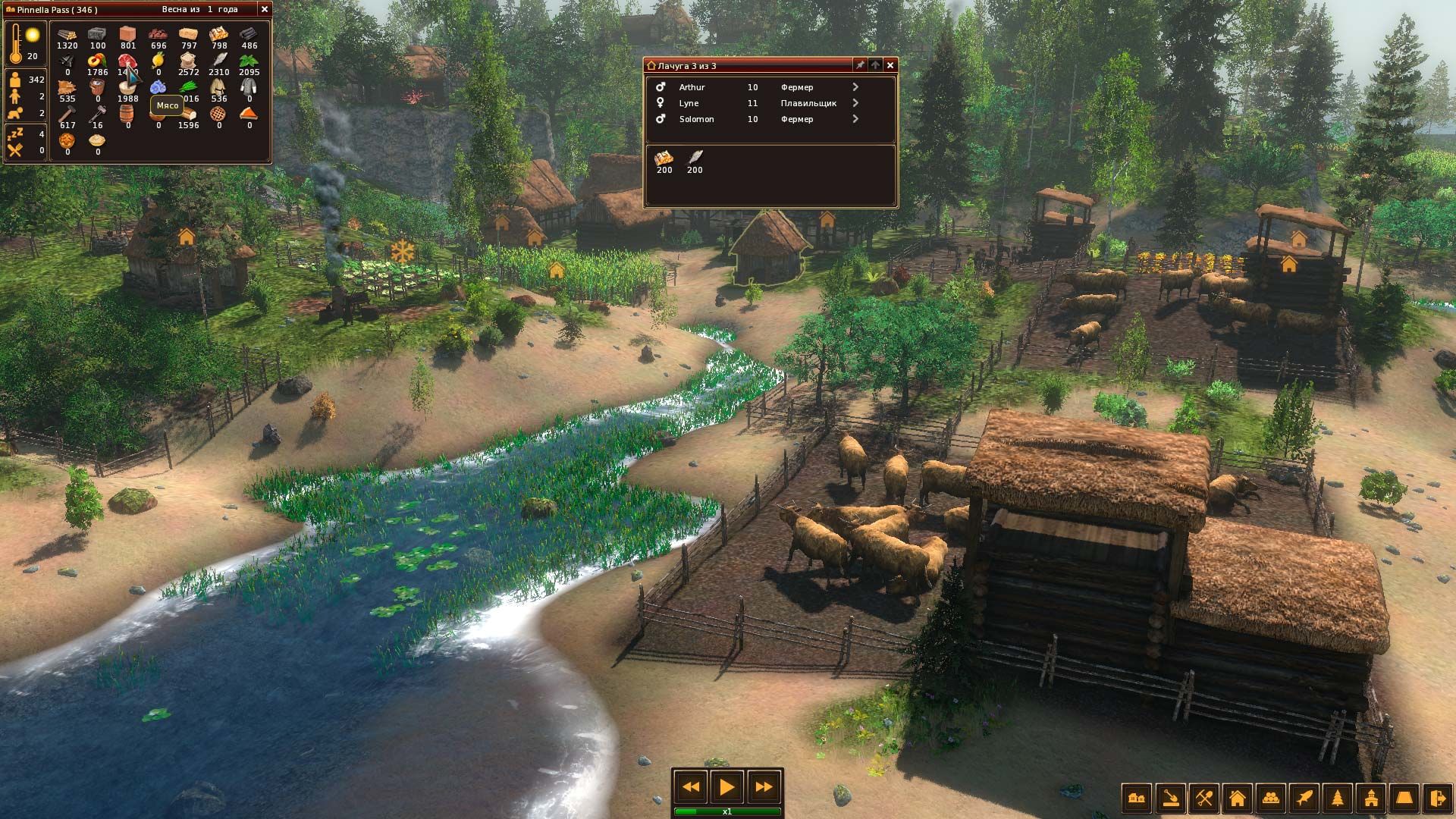The width and height of the screenshot is (1456, 819).
Task: Pin the Лачуга hut window
Action: [x=859, y=65]
